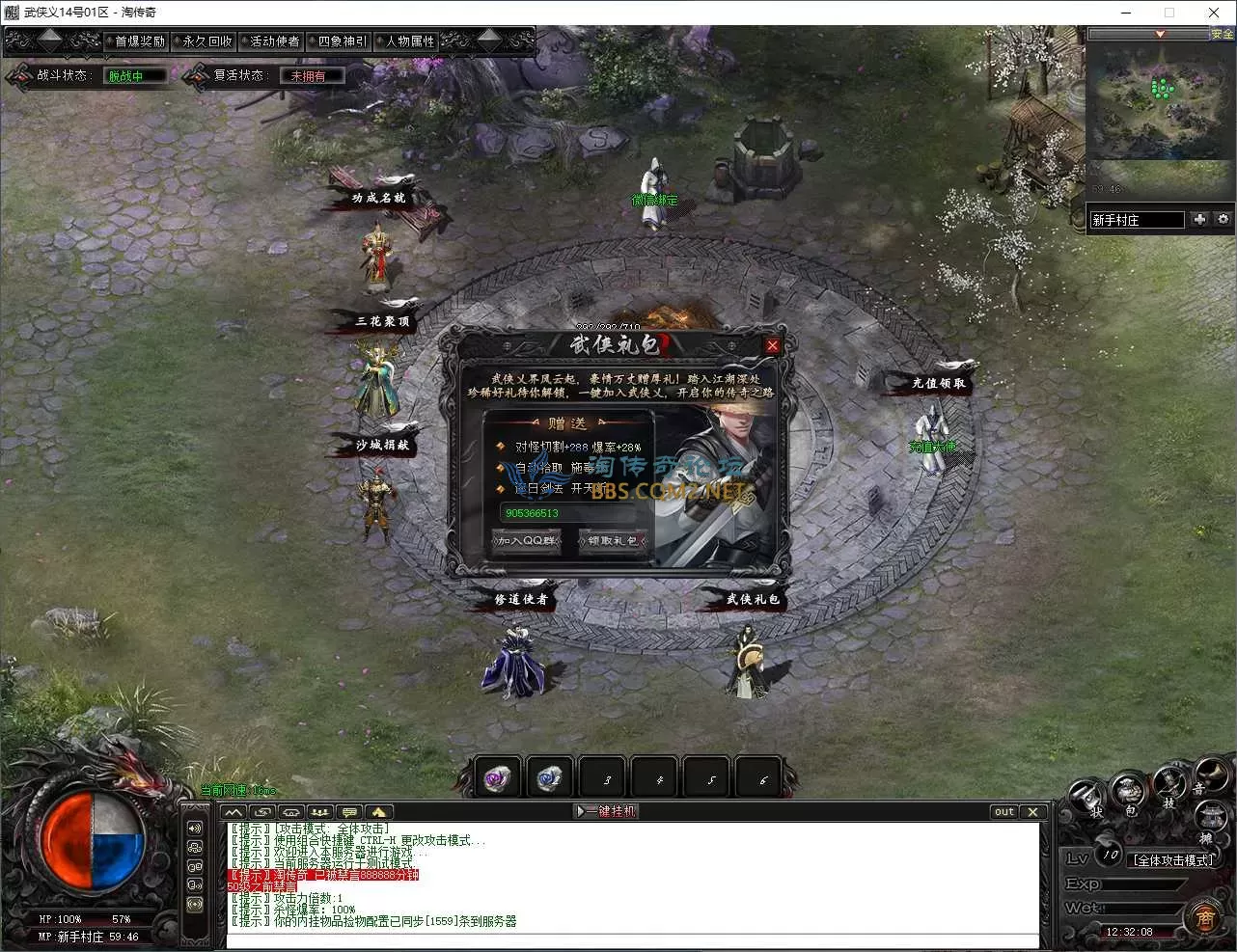The height and width of the screenshot is (952, 1237).
Task: Use the blue item in the second hotbar slot
Action: point(550,778)
